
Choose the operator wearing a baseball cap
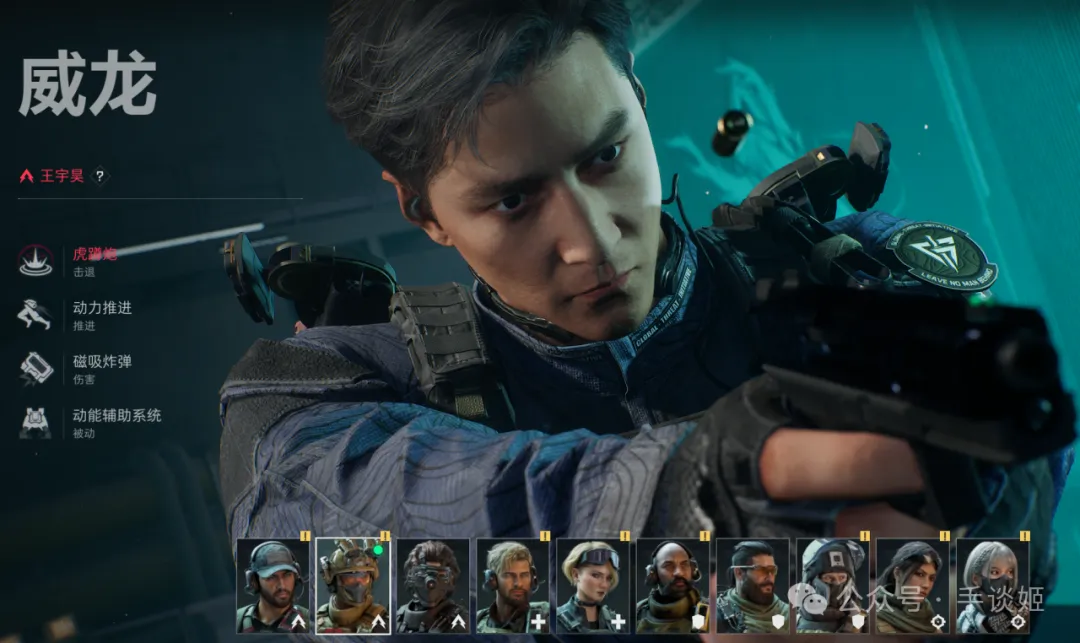272,585
